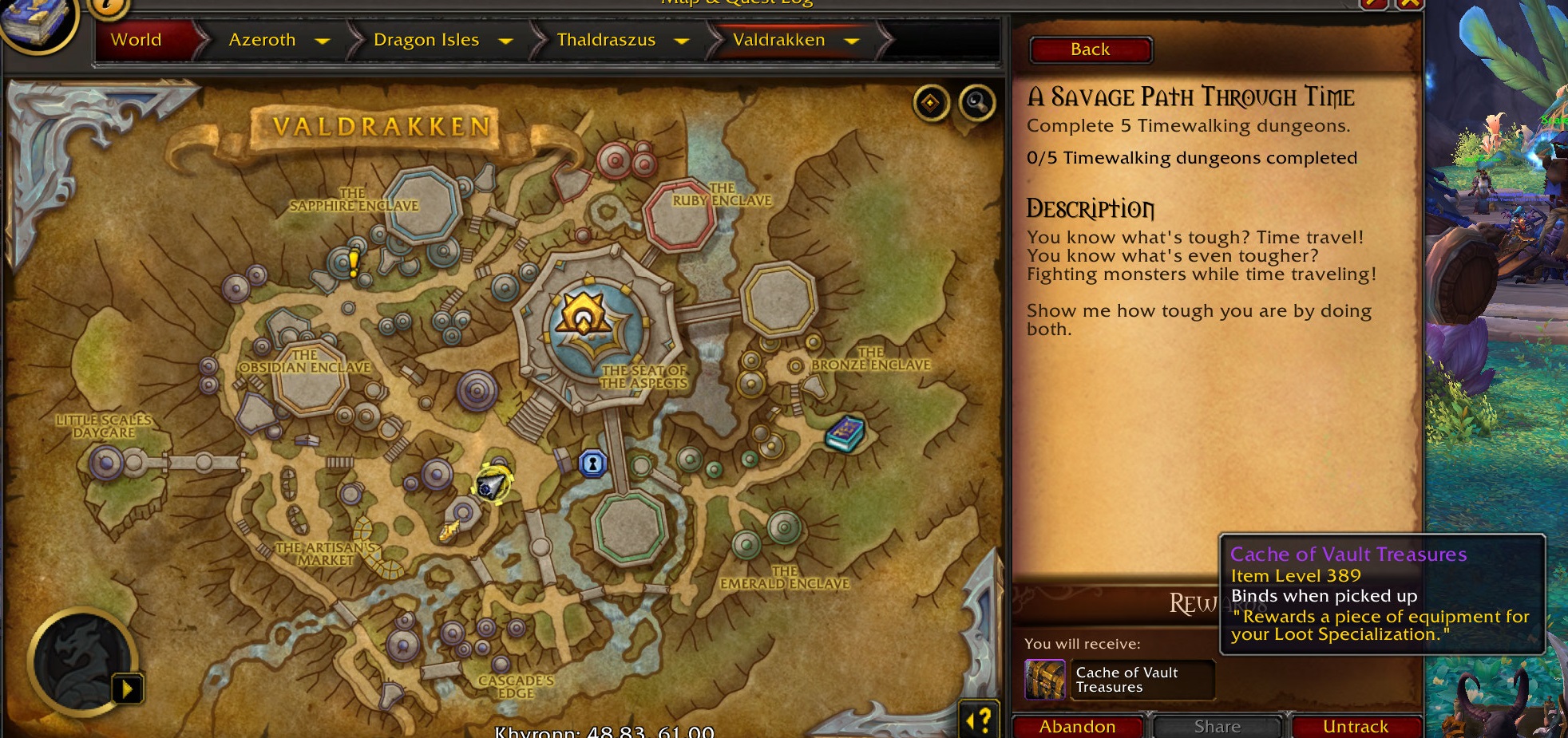
Task: Abandon the quest
Action: (x=1078, y=726)
